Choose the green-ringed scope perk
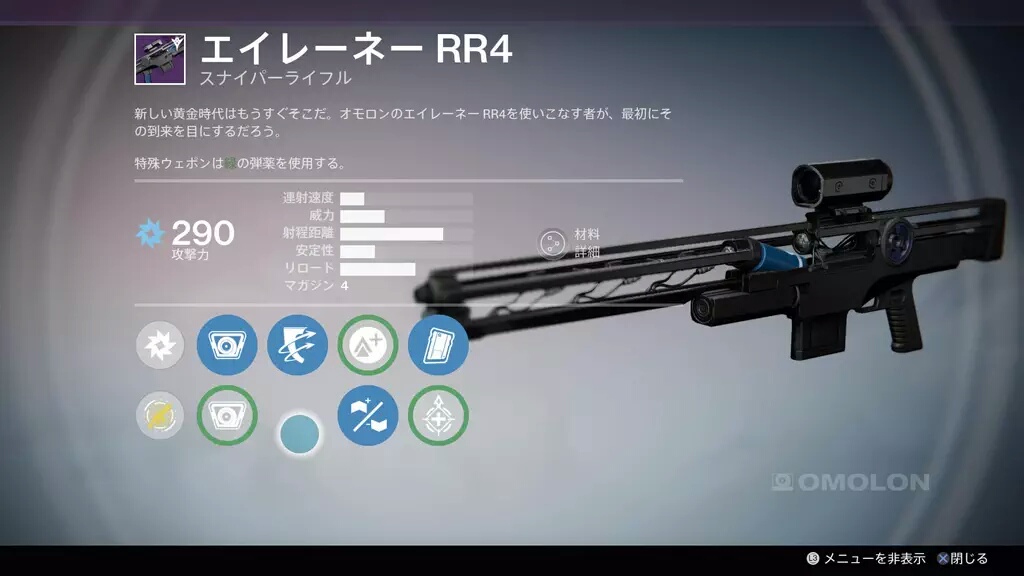1024x576 pixels. point(227,415)
